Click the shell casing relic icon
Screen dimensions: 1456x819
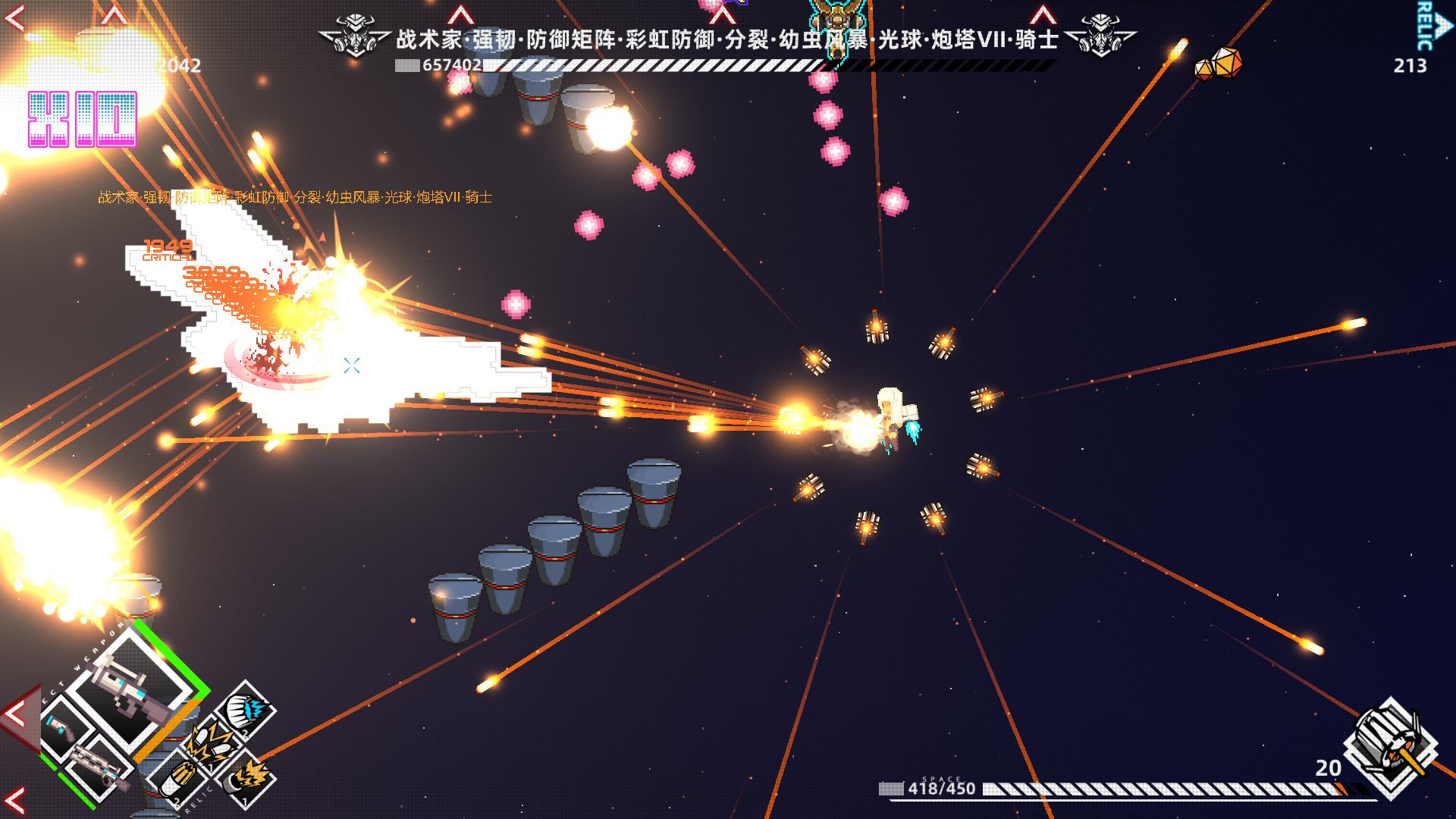coord(177,778)
